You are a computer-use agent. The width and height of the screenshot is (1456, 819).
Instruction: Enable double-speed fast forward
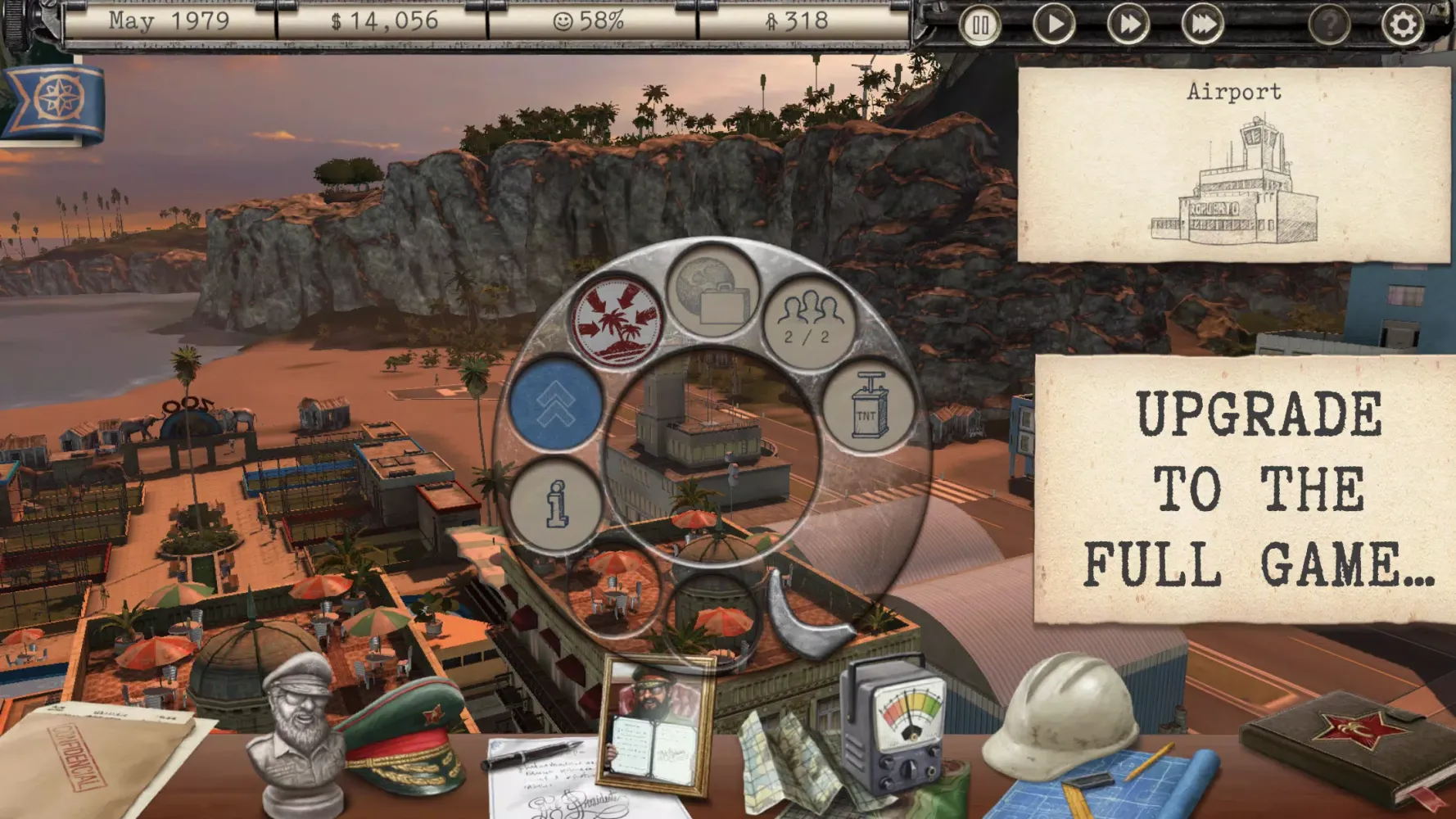click(1128, 25)
